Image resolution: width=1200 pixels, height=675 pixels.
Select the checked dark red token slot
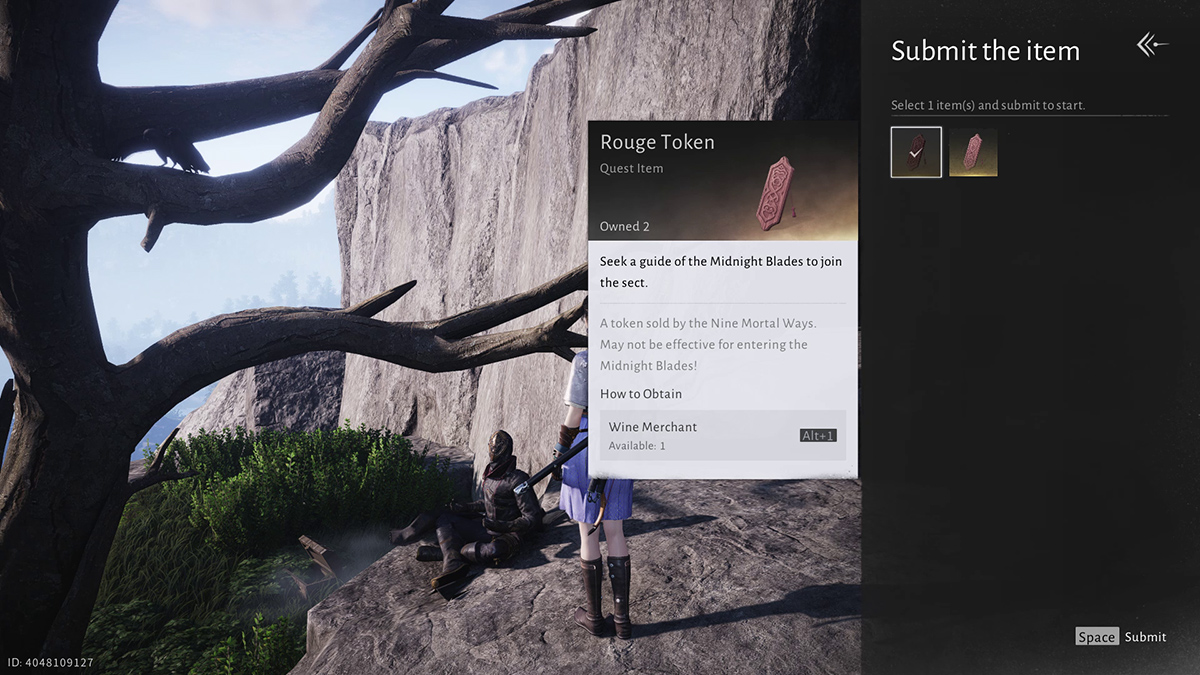point(916,152)
